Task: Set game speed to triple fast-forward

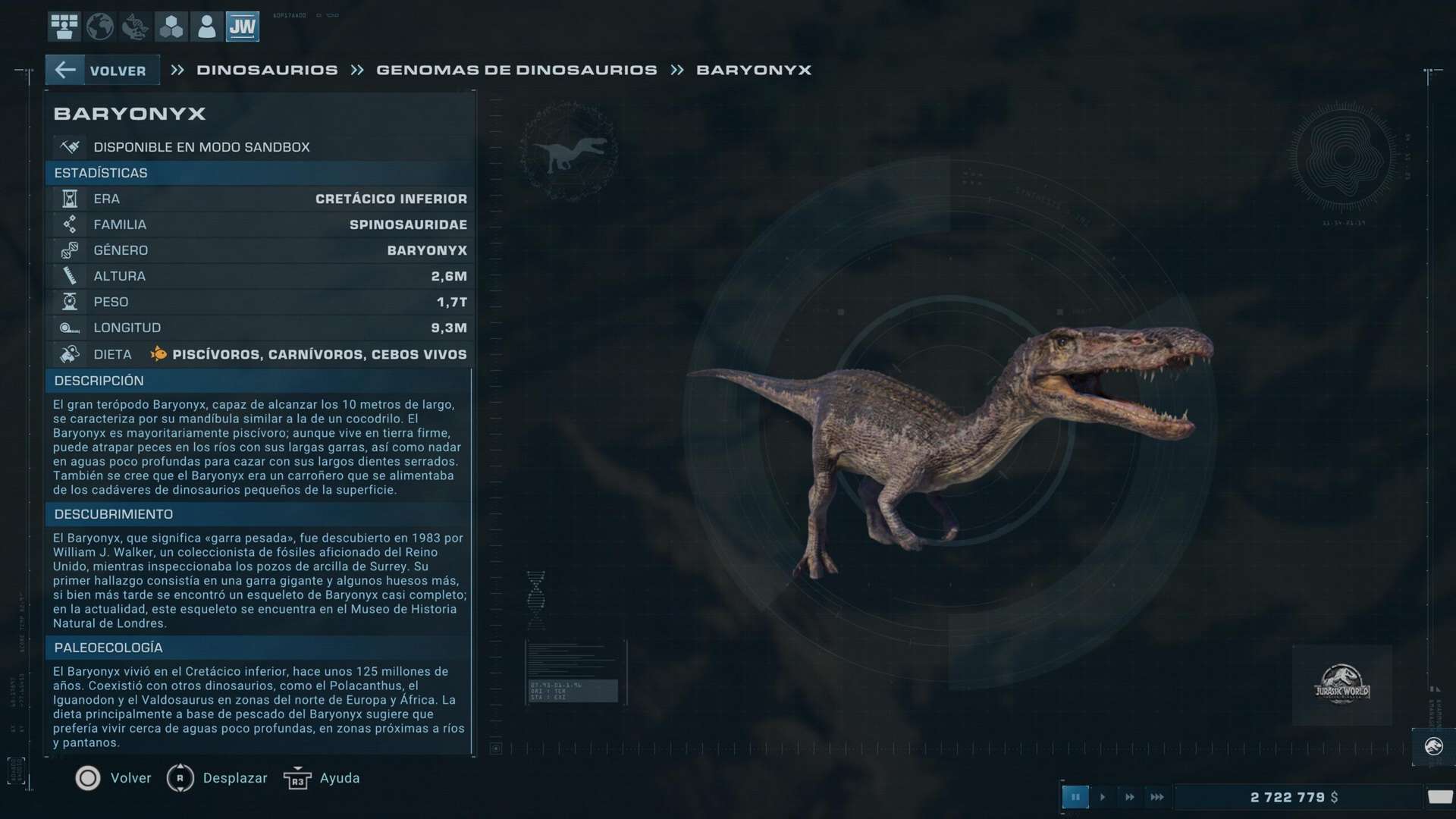Action: click(x=1157, y=797)
